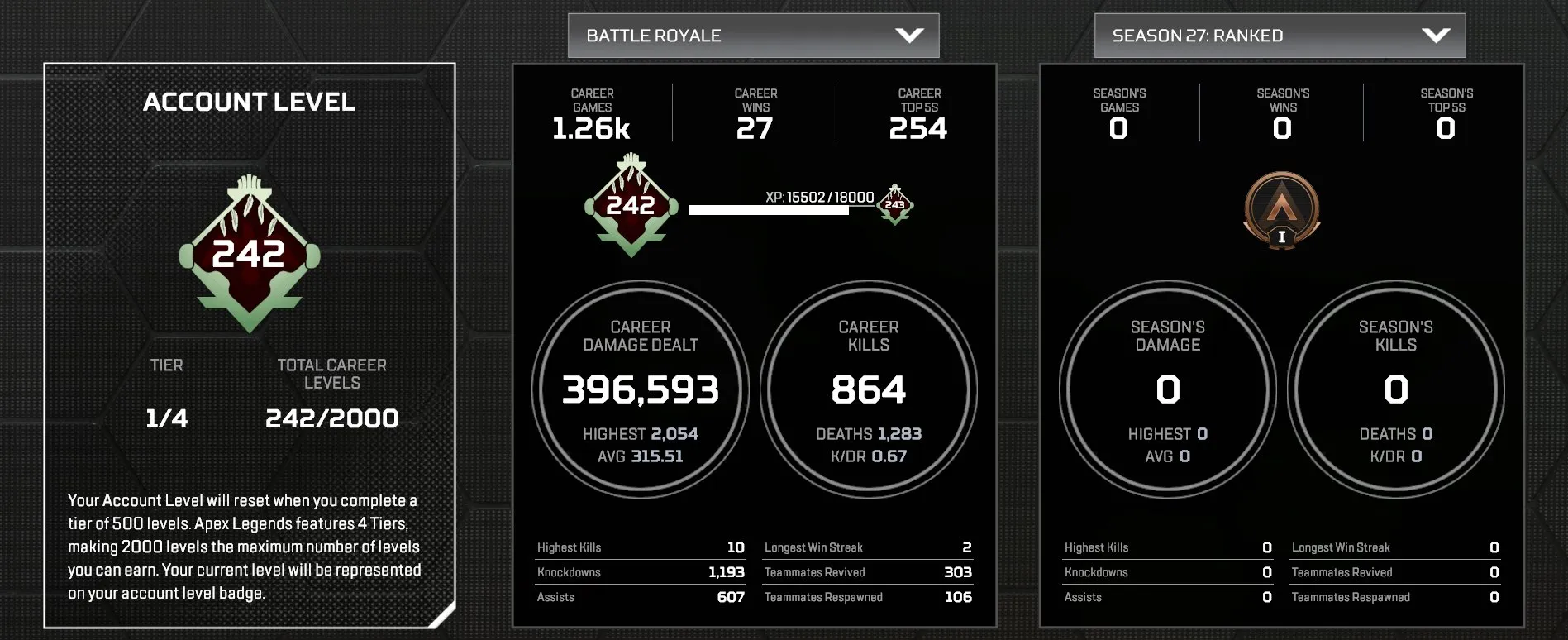Click the Longest Win Streak row

(866, 547)
